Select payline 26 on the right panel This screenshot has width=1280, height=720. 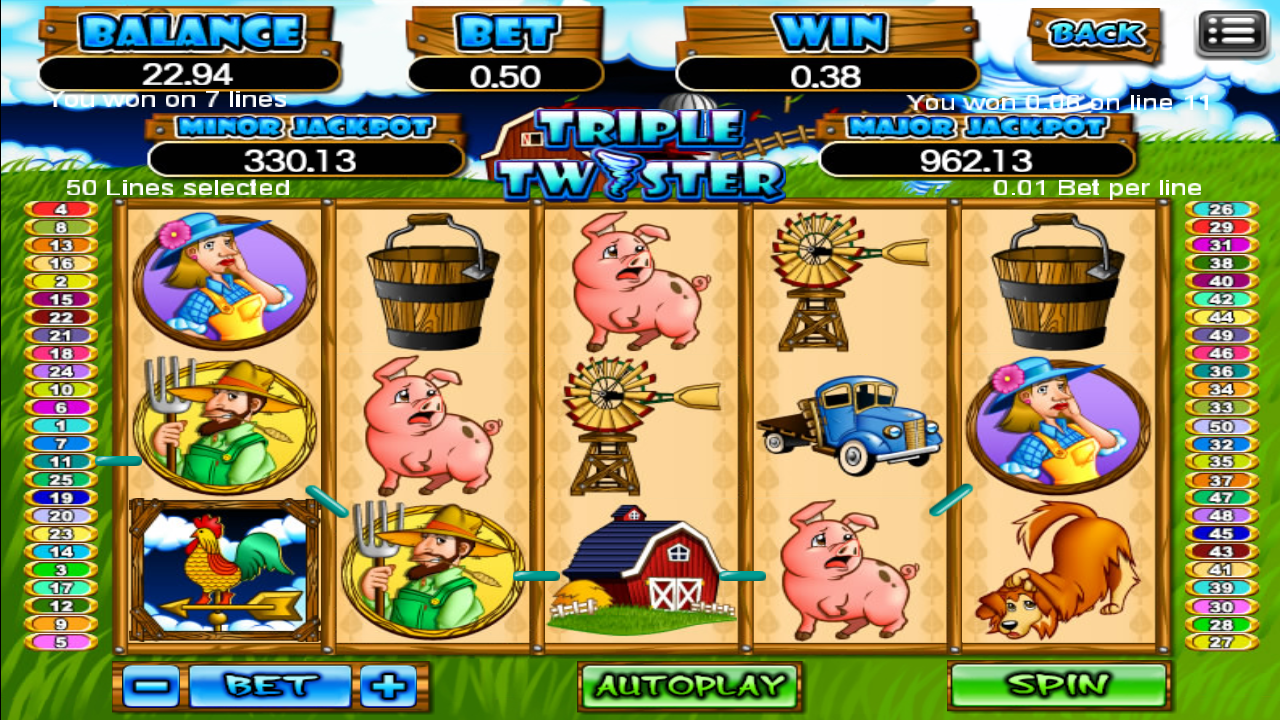pos(1222,209)
